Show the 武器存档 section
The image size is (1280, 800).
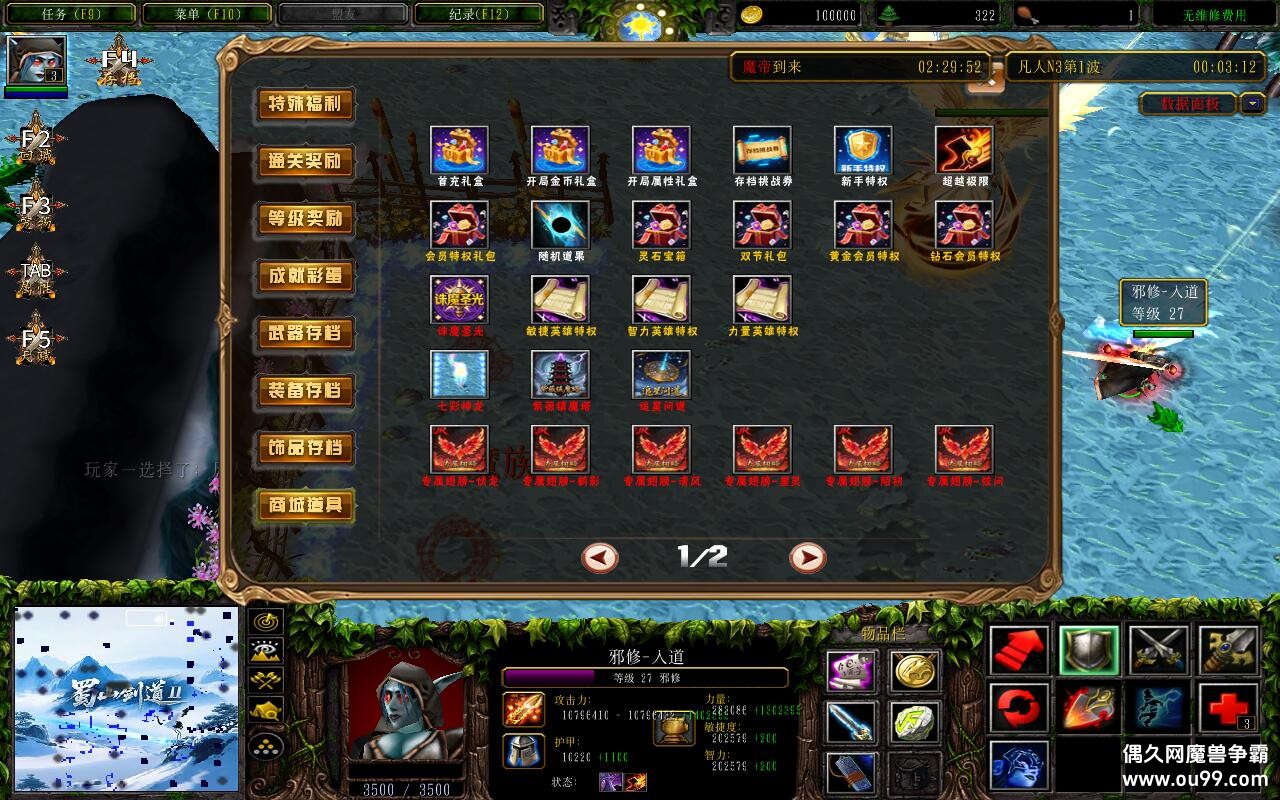[x=305, y=333]
